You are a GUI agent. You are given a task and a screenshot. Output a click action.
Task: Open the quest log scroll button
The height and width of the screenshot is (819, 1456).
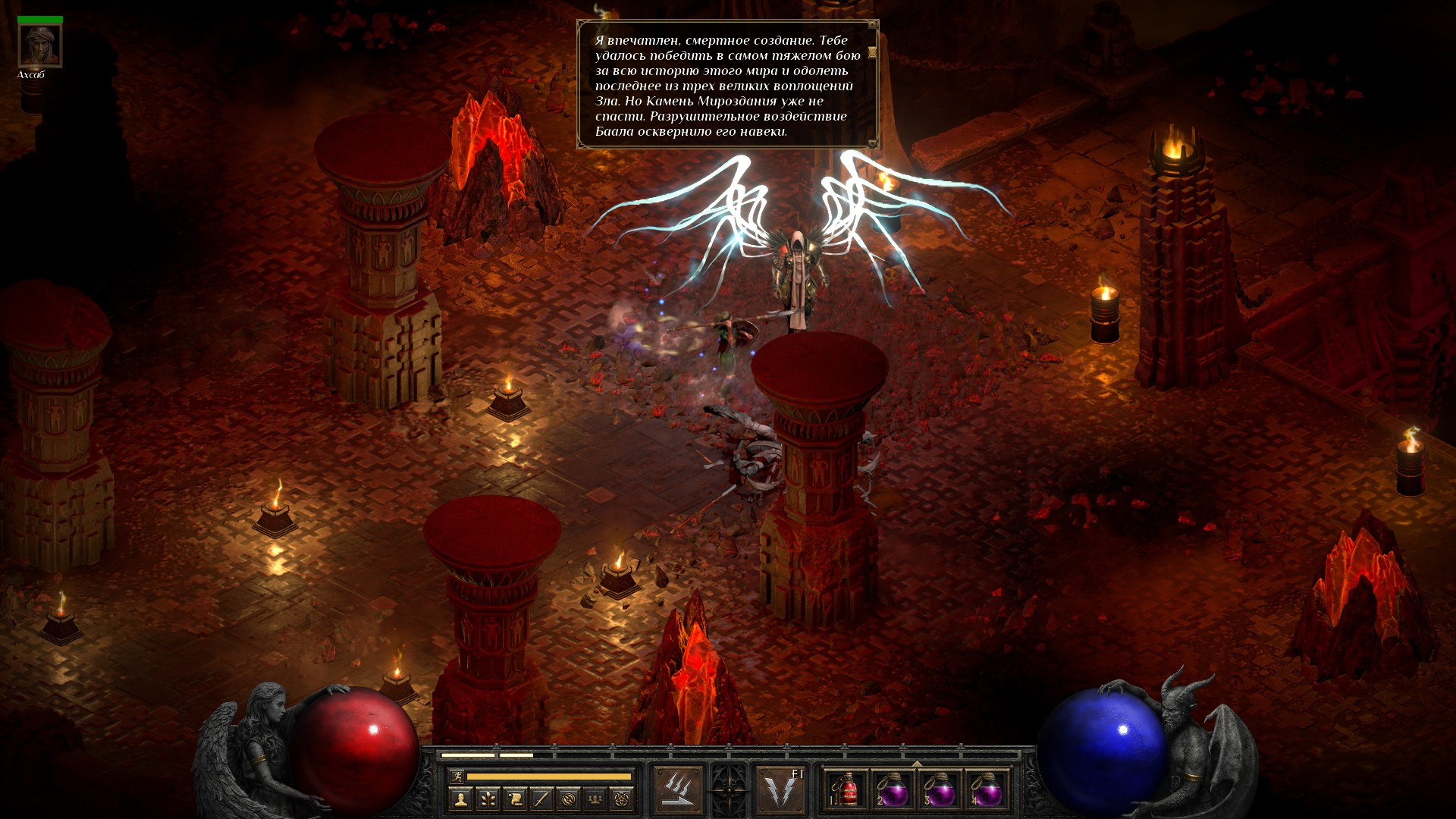pos(514,799)
